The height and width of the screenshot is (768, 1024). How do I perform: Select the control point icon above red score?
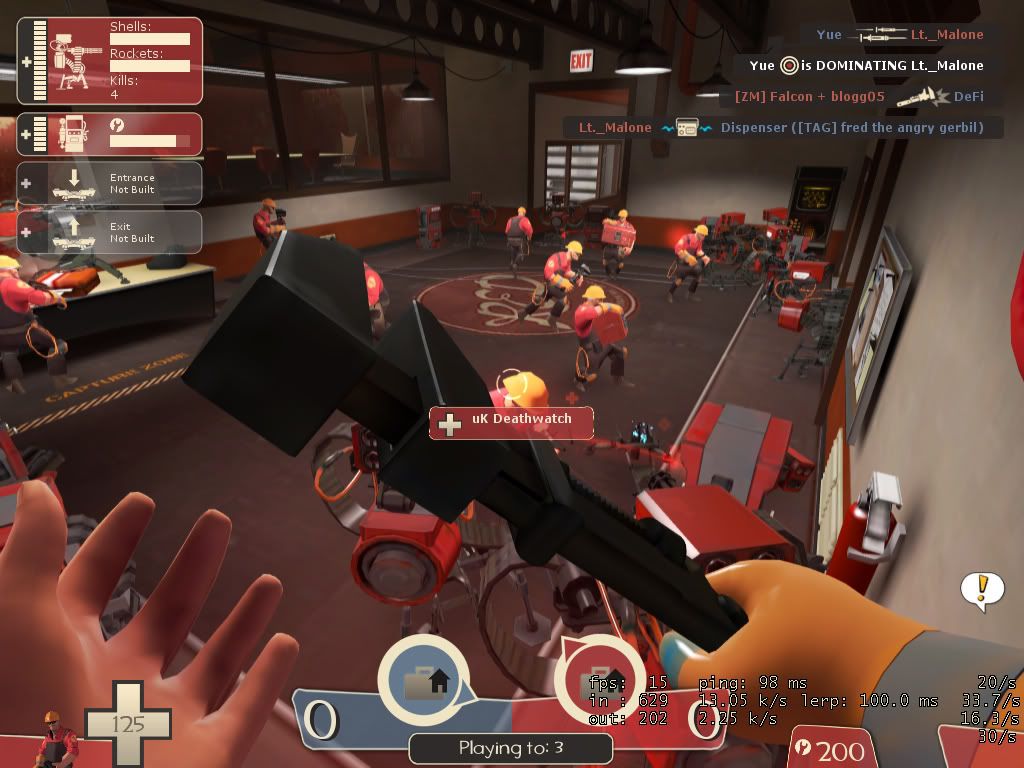coord(598,680)
